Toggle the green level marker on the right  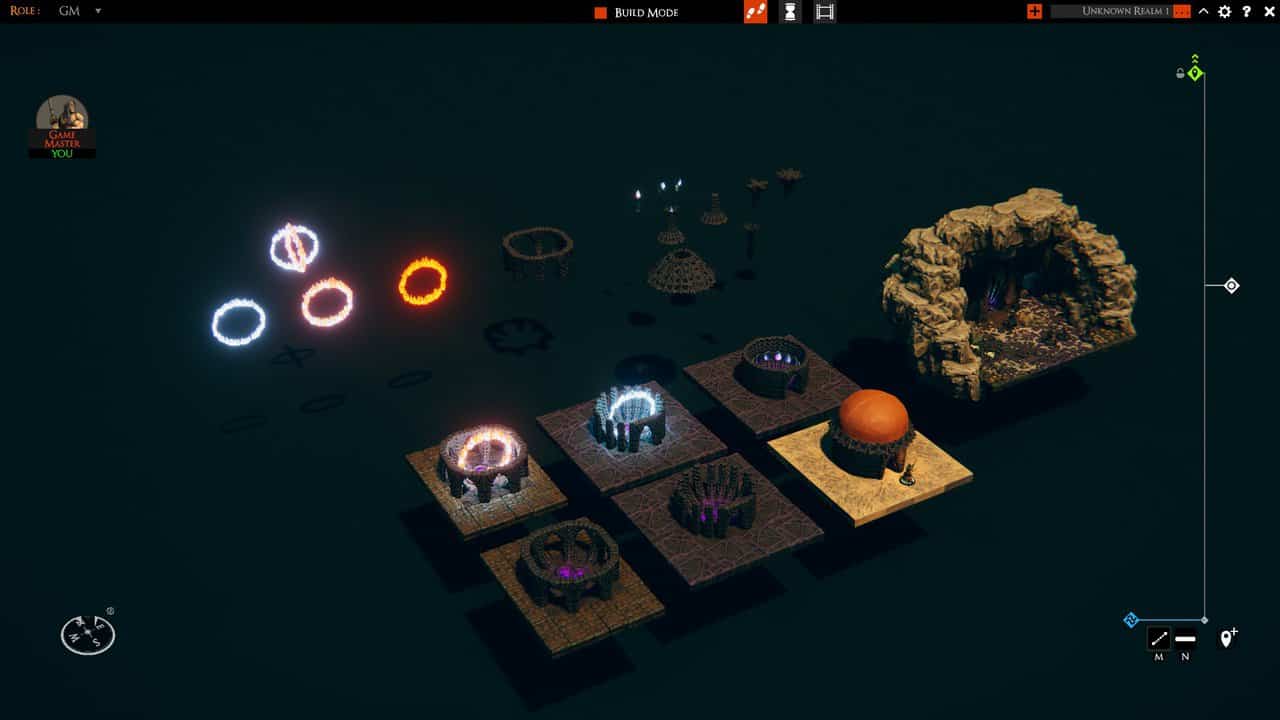click(1194, 72)
